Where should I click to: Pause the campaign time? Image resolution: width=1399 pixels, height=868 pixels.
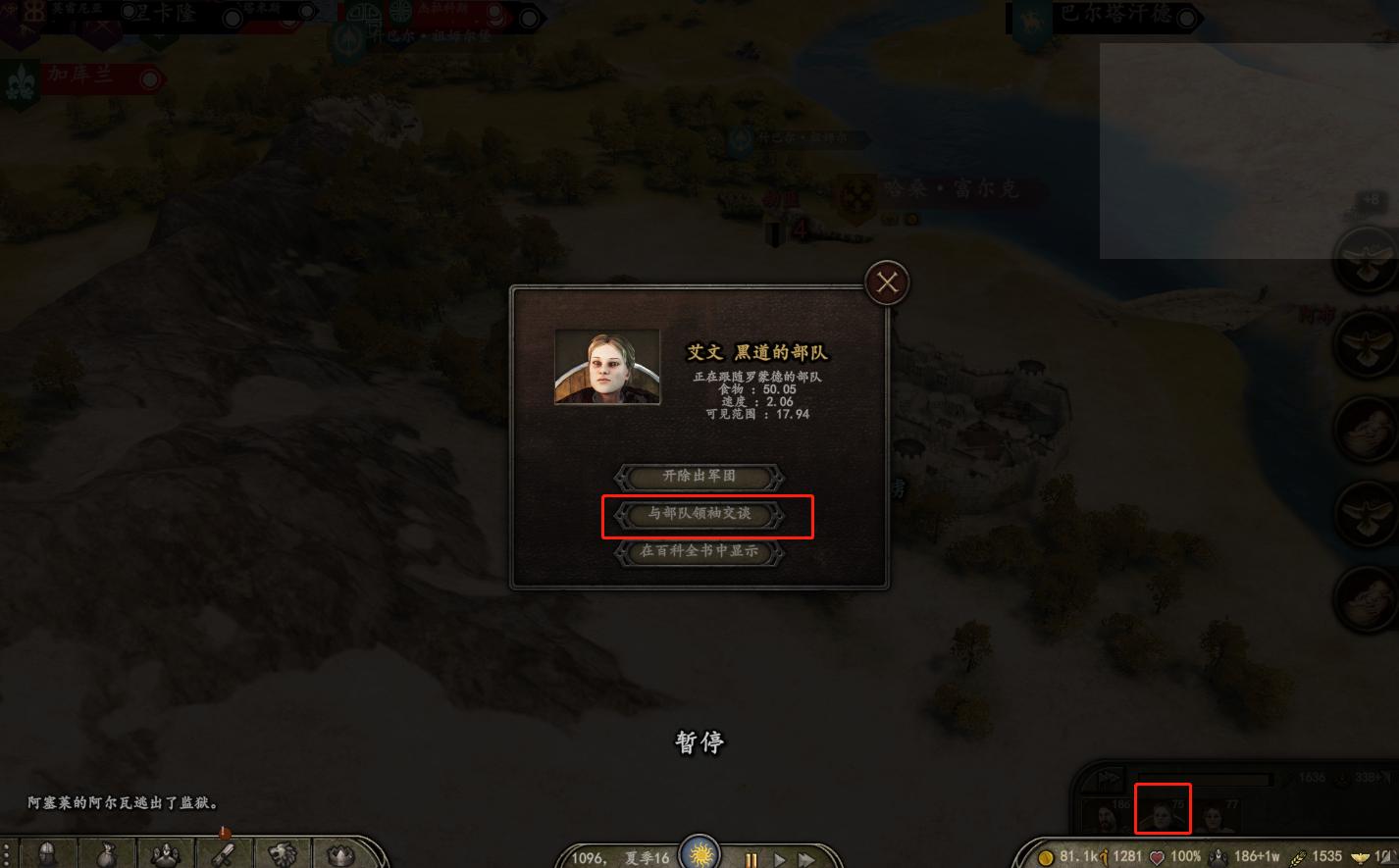[751, 855]
